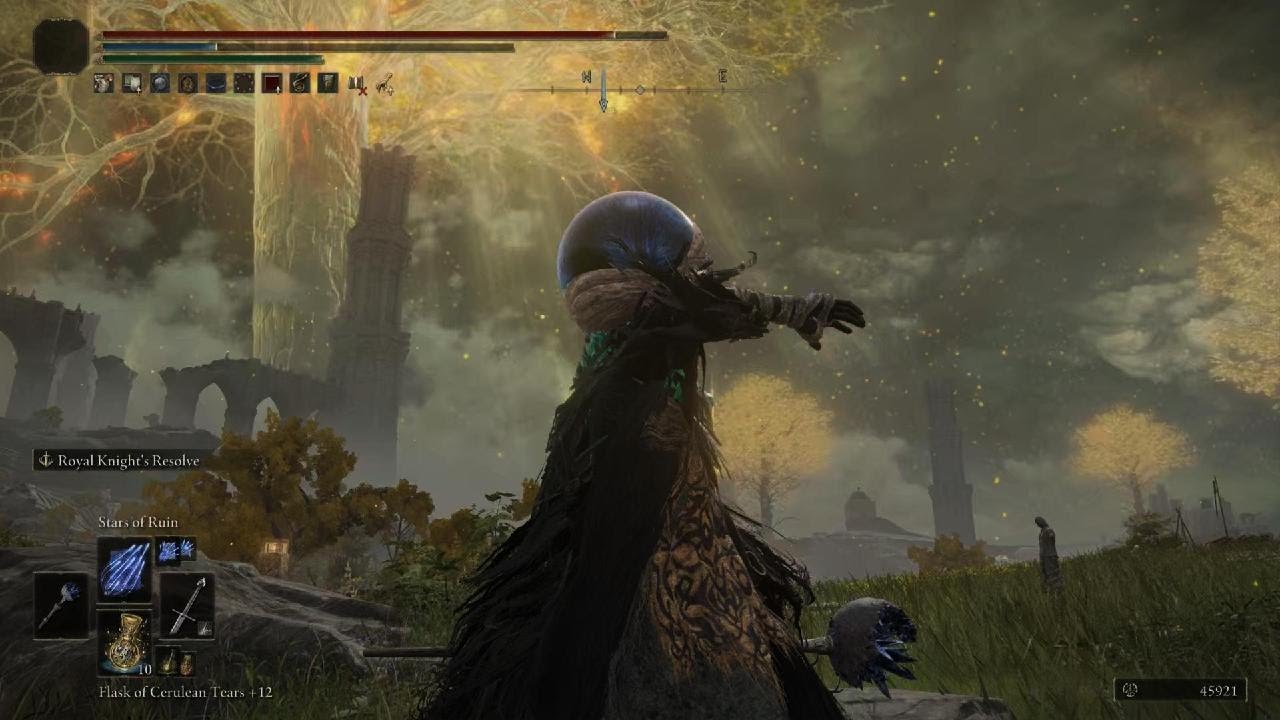Image resolution: width=1280 pixels, height=720 pixels.
Task: Click the blue orb buff status icon
Action: pos(160,83)
